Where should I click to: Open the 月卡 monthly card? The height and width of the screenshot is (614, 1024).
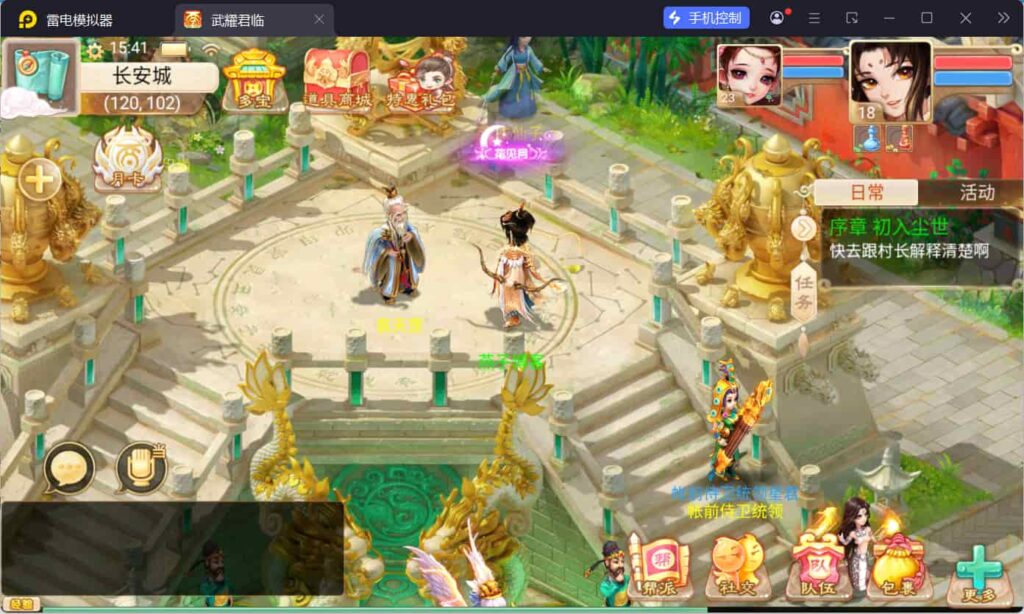[x=127, y=159]
